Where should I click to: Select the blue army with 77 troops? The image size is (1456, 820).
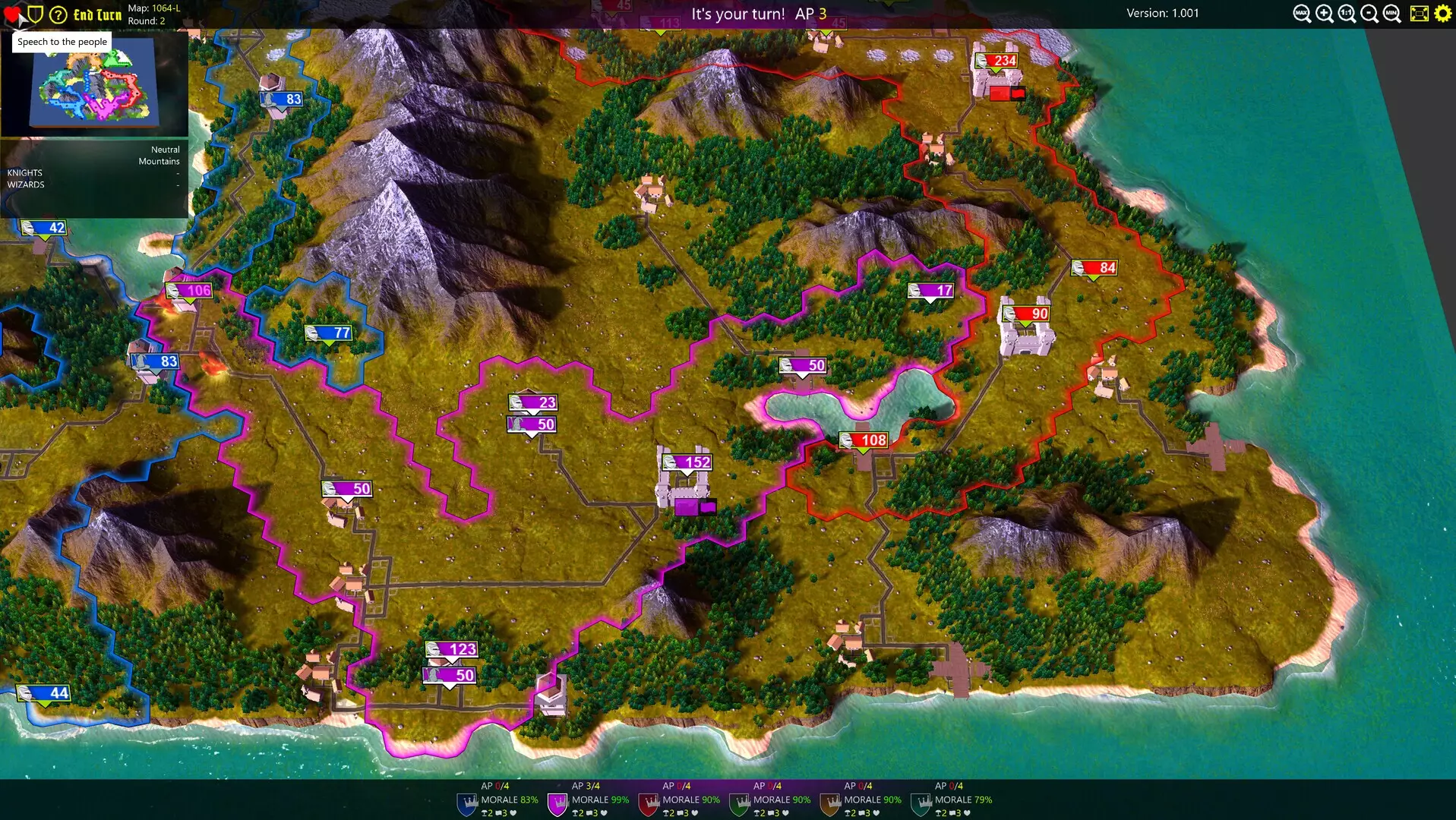(329, 333)
